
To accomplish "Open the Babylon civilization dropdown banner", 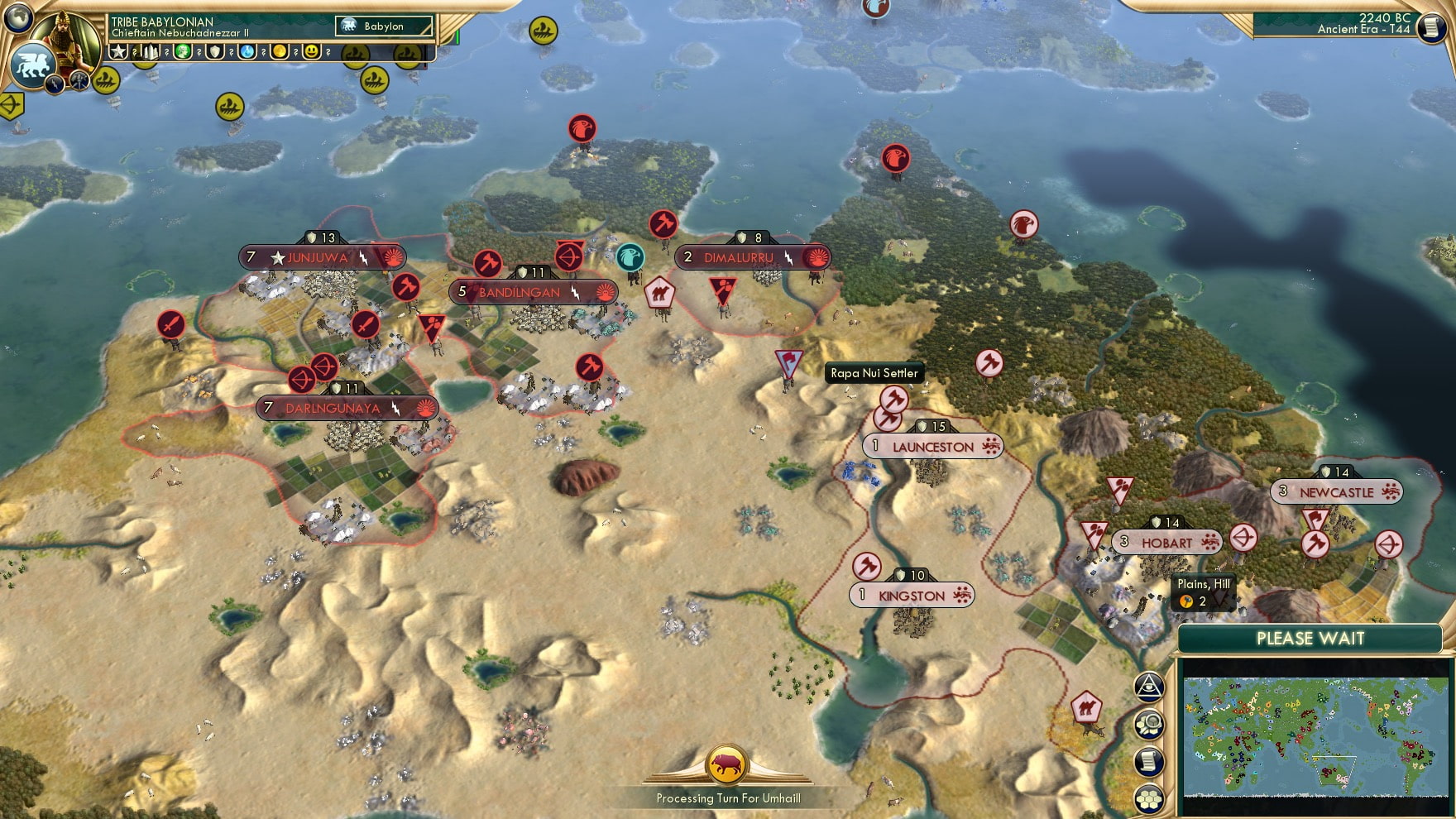I will (x=384, y=26).
